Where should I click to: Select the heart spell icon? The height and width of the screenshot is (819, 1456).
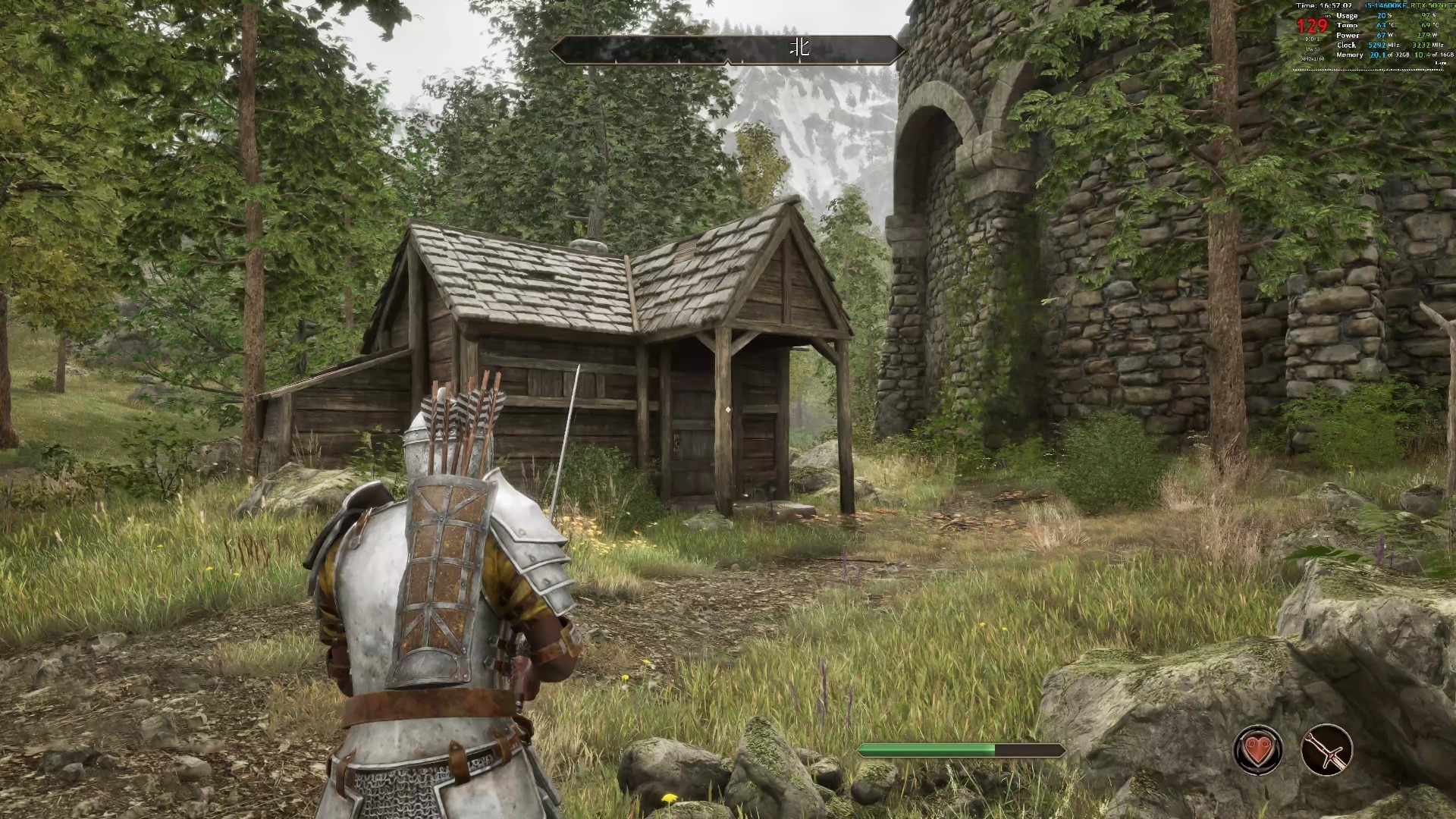(x=1258, y=750)
